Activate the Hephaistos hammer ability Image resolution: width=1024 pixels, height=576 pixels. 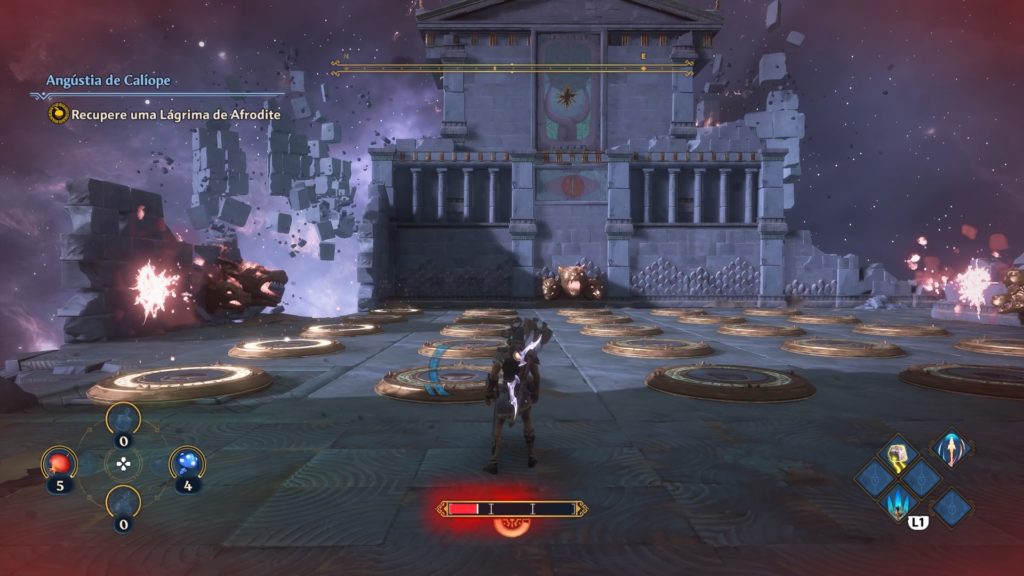[x=897, y=454]
